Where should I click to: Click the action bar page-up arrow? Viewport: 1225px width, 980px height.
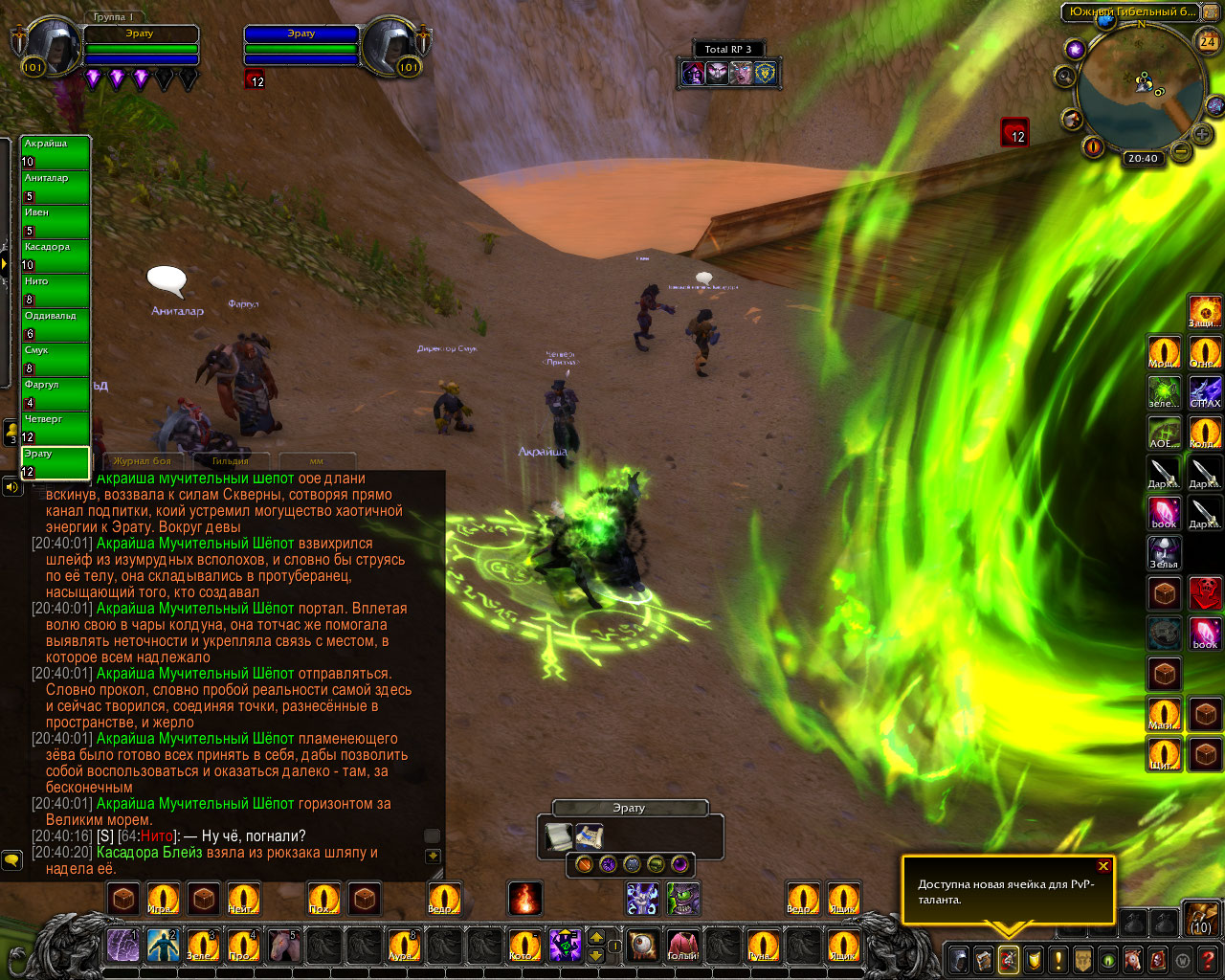click(x=595, y=937)
